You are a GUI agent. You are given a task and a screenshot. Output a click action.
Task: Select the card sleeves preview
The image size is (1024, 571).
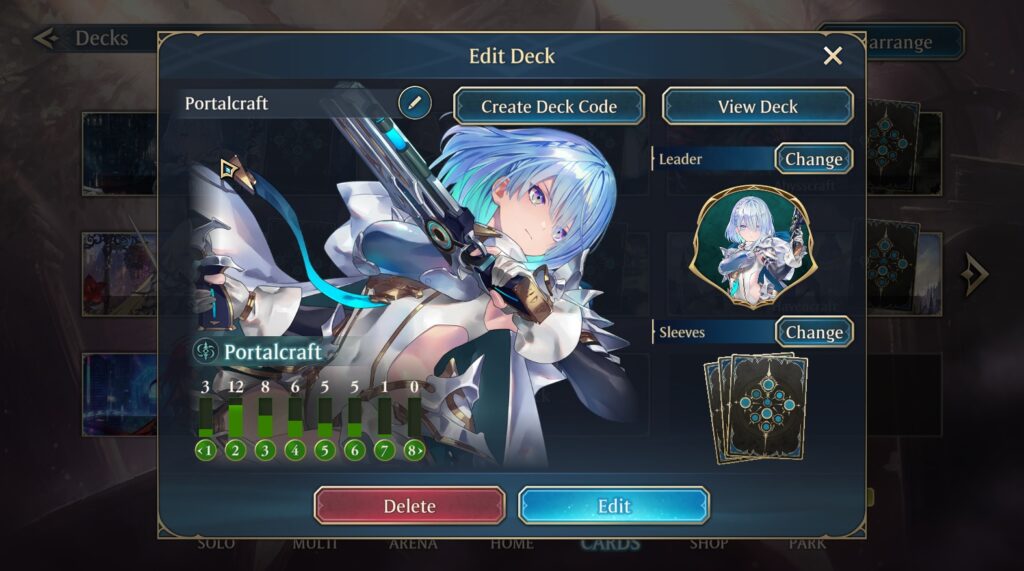click(756, 406)
